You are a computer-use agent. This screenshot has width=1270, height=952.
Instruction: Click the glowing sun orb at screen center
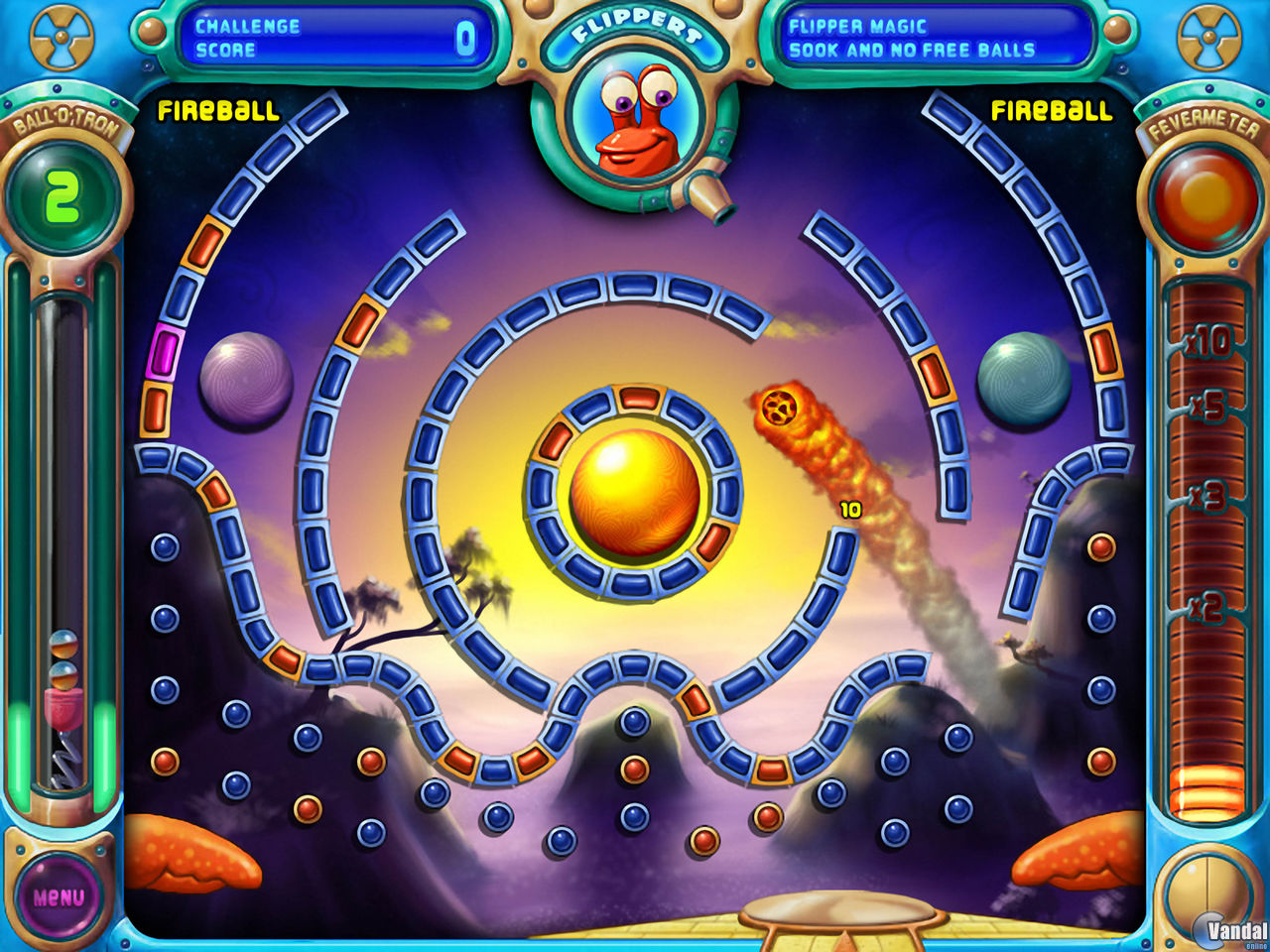[x=633, y=495]
